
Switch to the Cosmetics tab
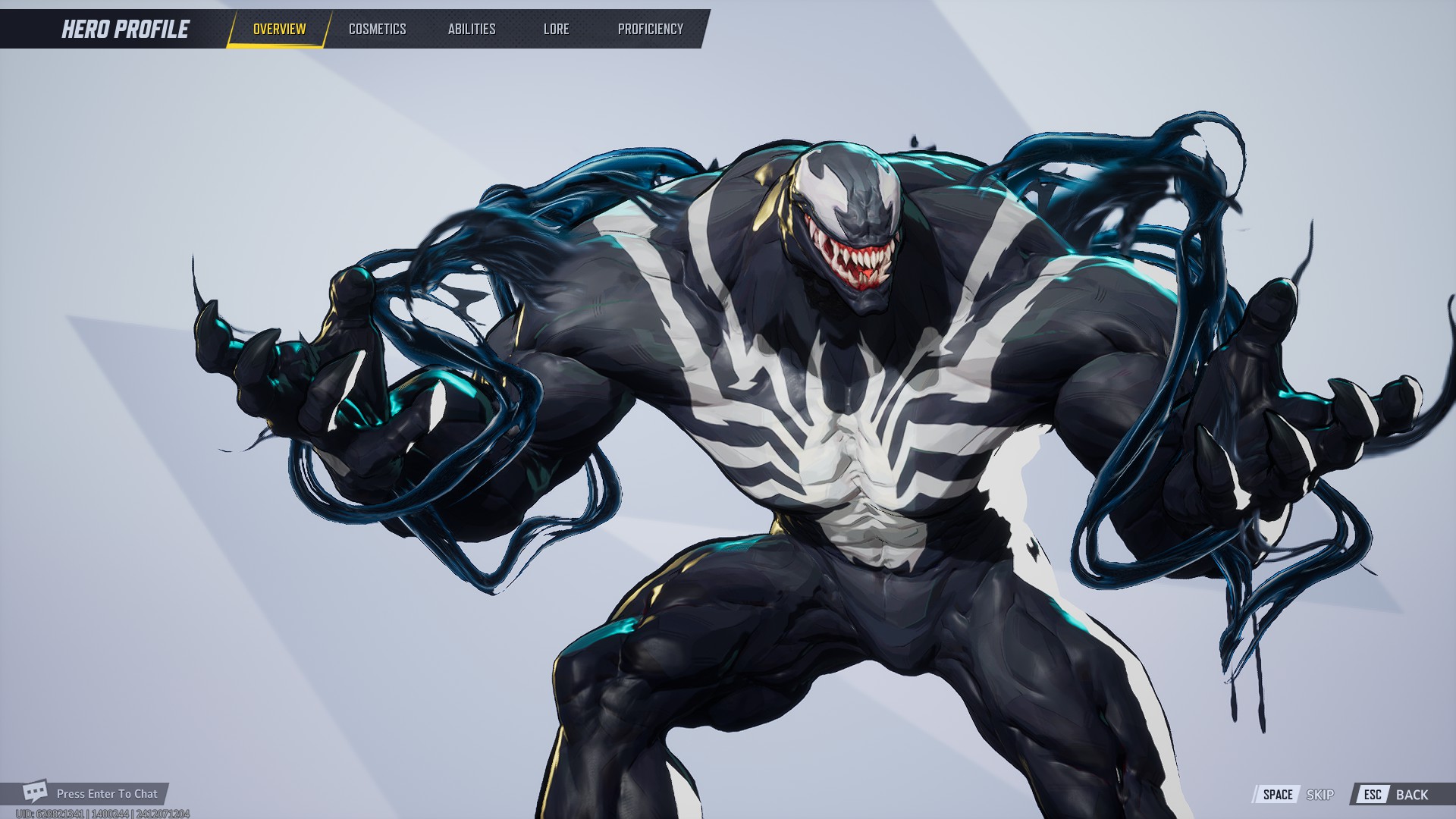tap(377, 29)
